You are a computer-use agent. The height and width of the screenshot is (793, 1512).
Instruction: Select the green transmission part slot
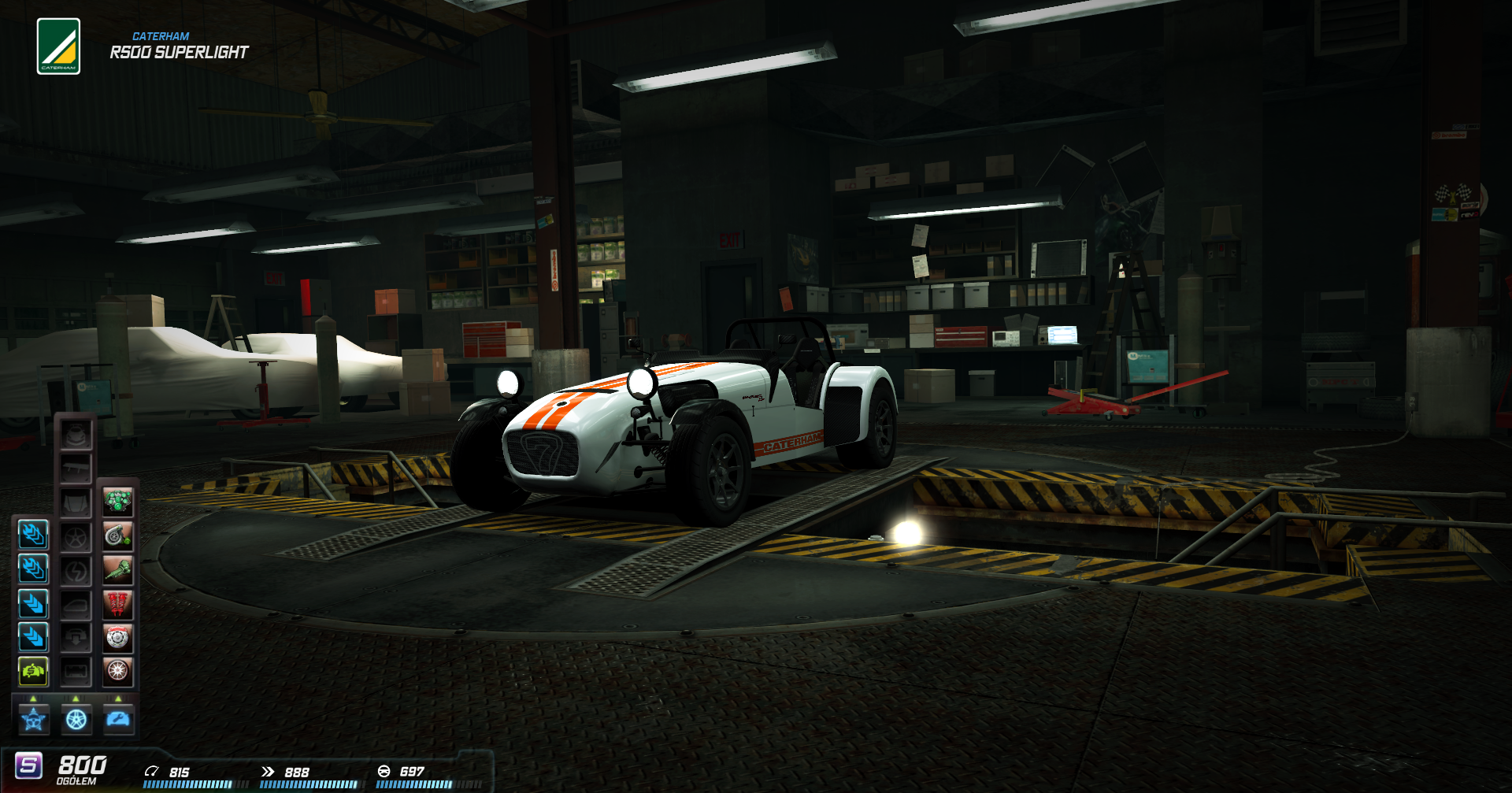point(118,570)
